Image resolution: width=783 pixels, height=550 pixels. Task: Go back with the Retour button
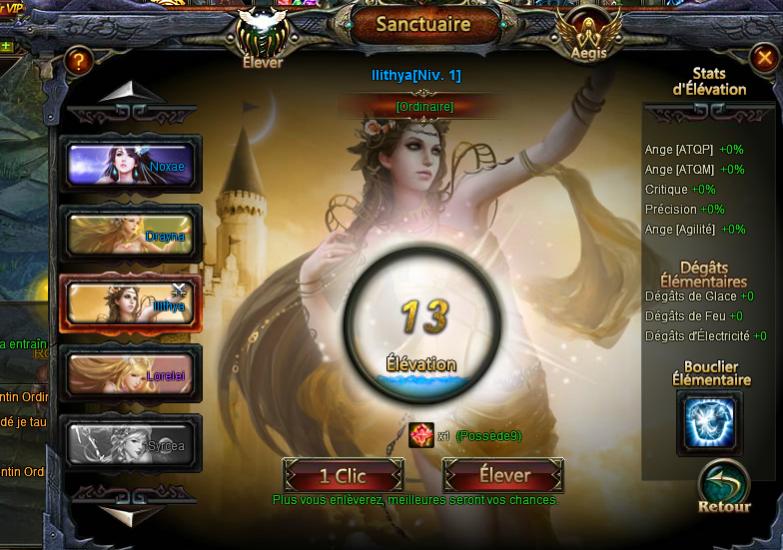pos(724,486)
